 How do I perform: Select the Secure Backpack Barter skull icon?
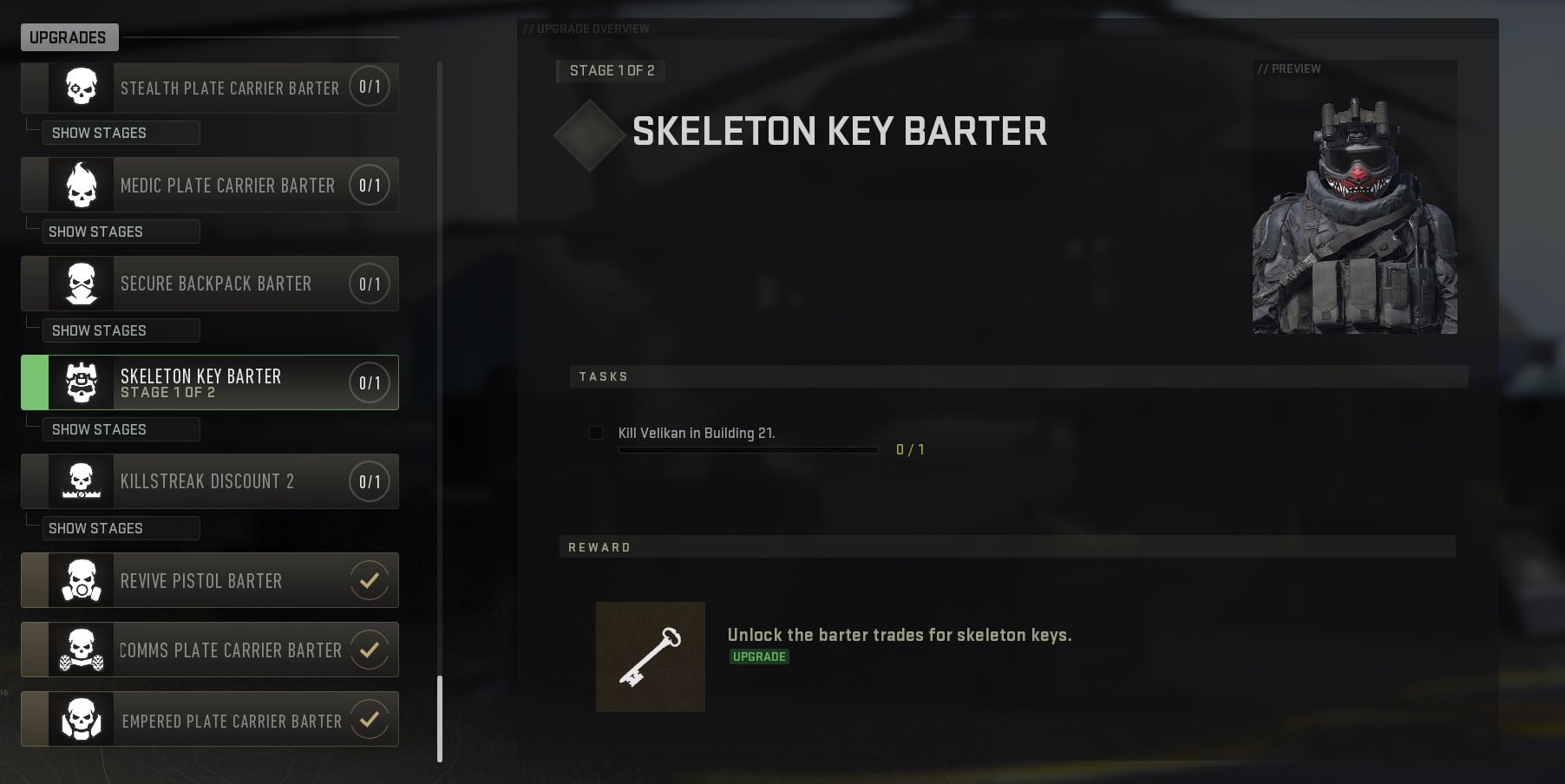[81, 284]
